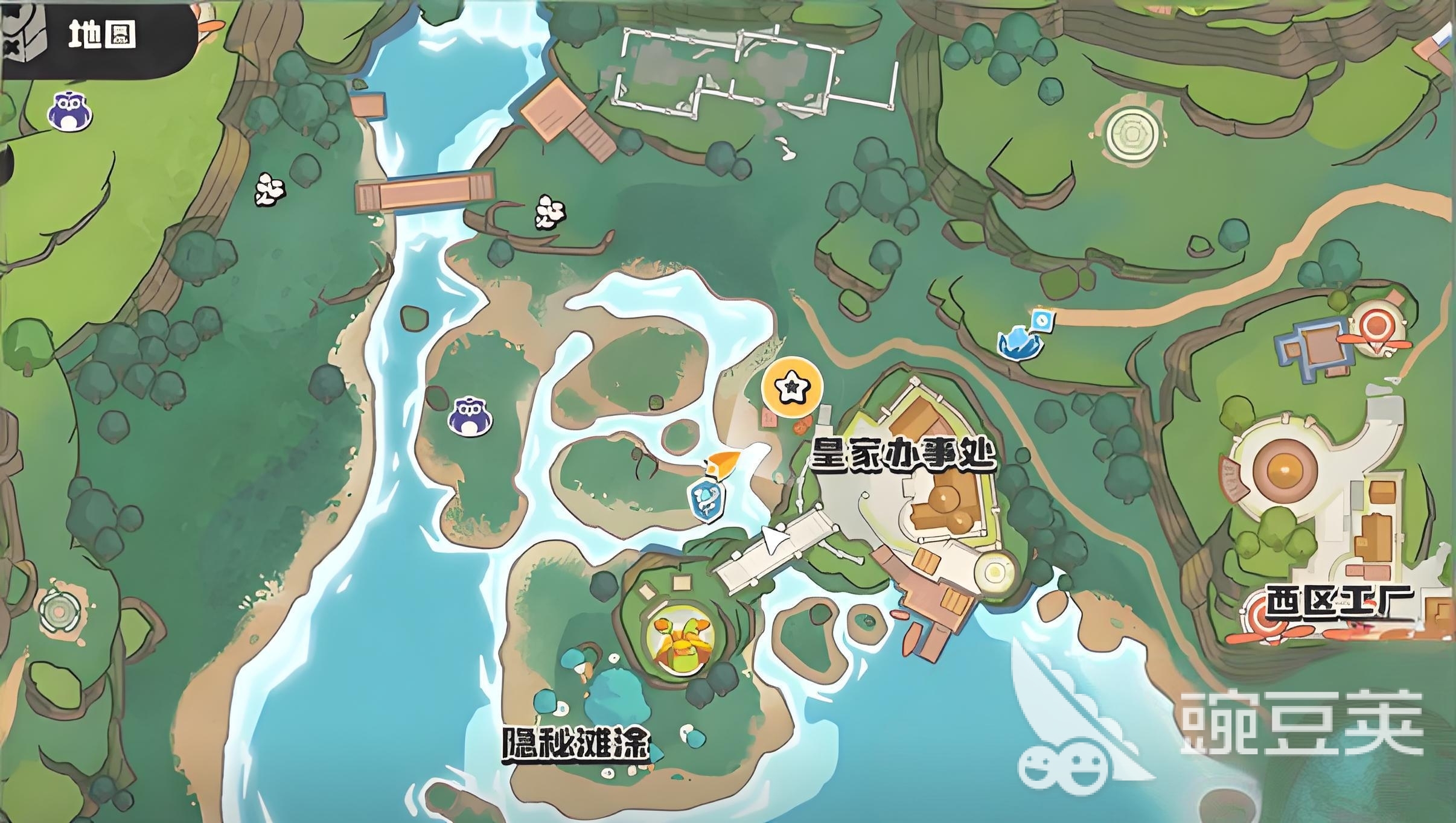The width and height of the screenshot is (1456, 823).
Task: Select the blue lotus flower map marker
Action: click(1020, 342)
